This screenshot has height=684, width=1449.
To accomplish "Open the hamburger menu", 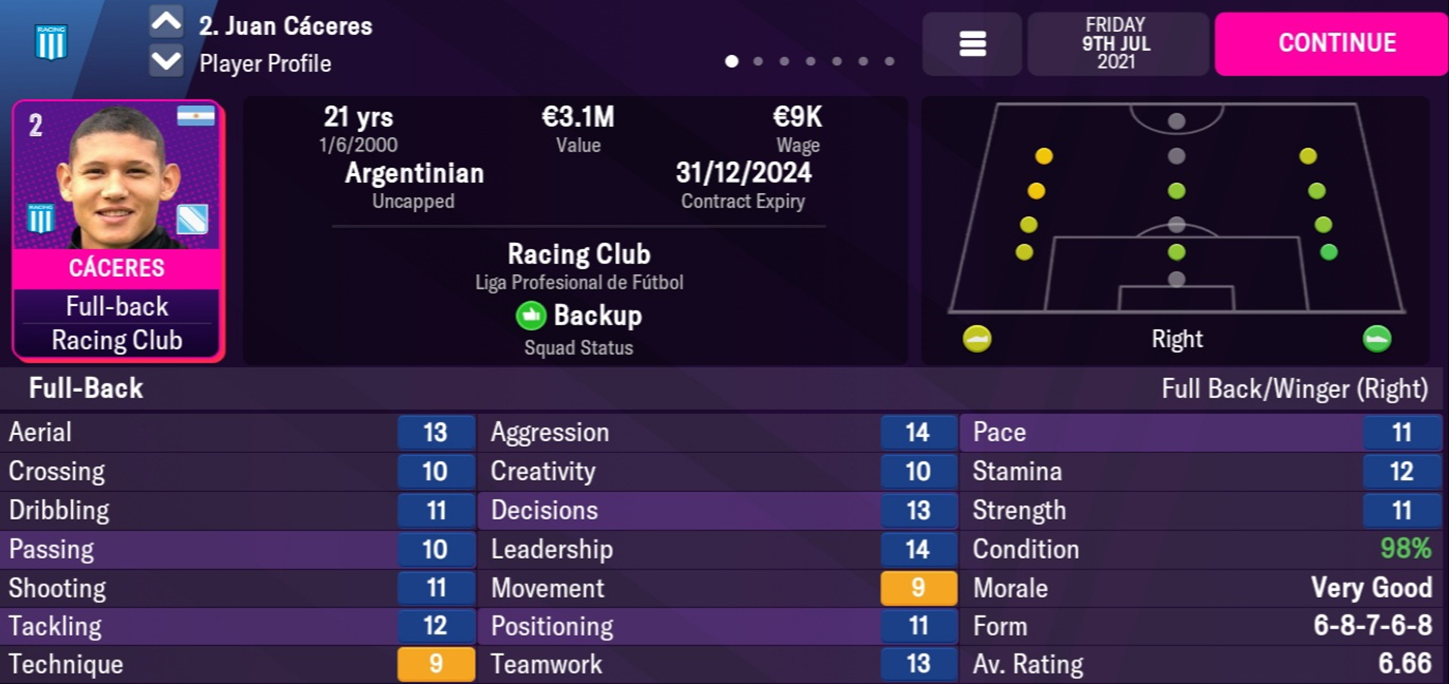I will [x=972, y=44].
